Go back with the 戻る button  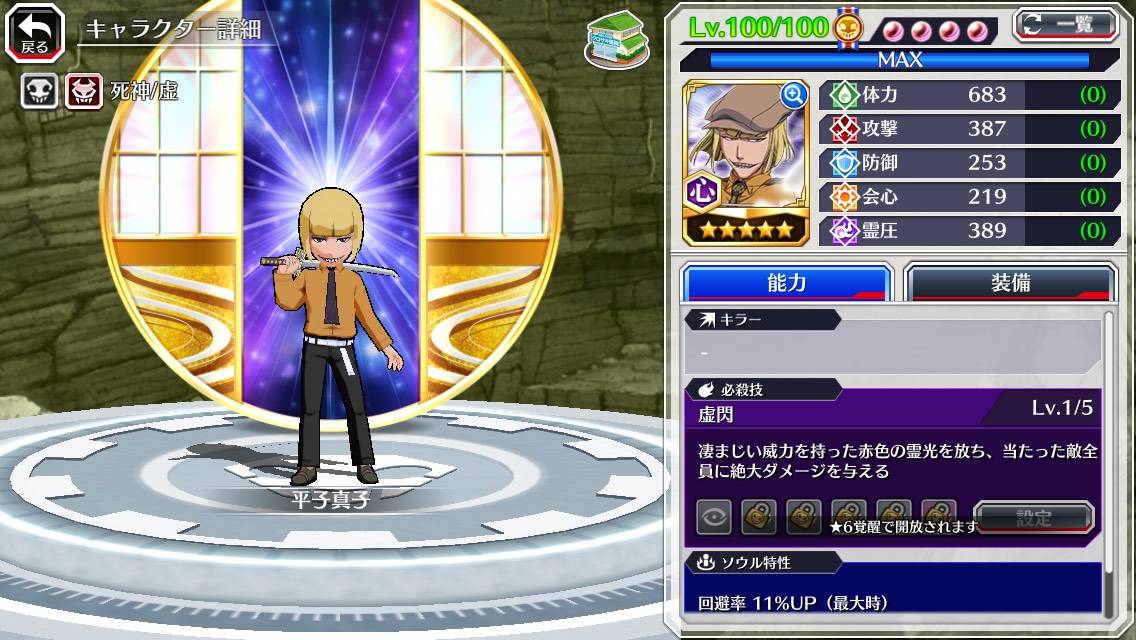[x=34, y=32]
